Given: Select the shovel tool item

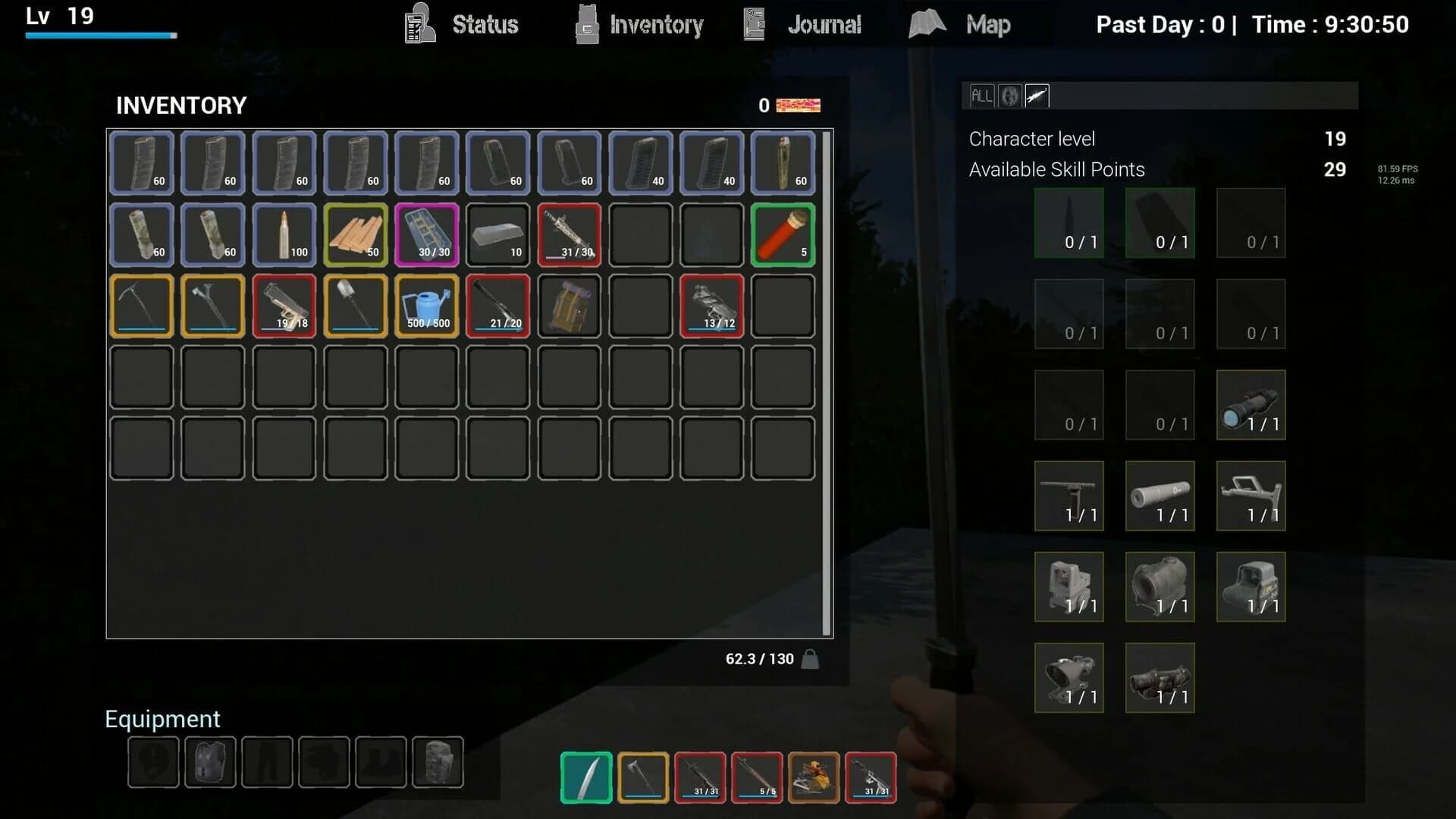Looking at the screenshot, I should point(356,306).
